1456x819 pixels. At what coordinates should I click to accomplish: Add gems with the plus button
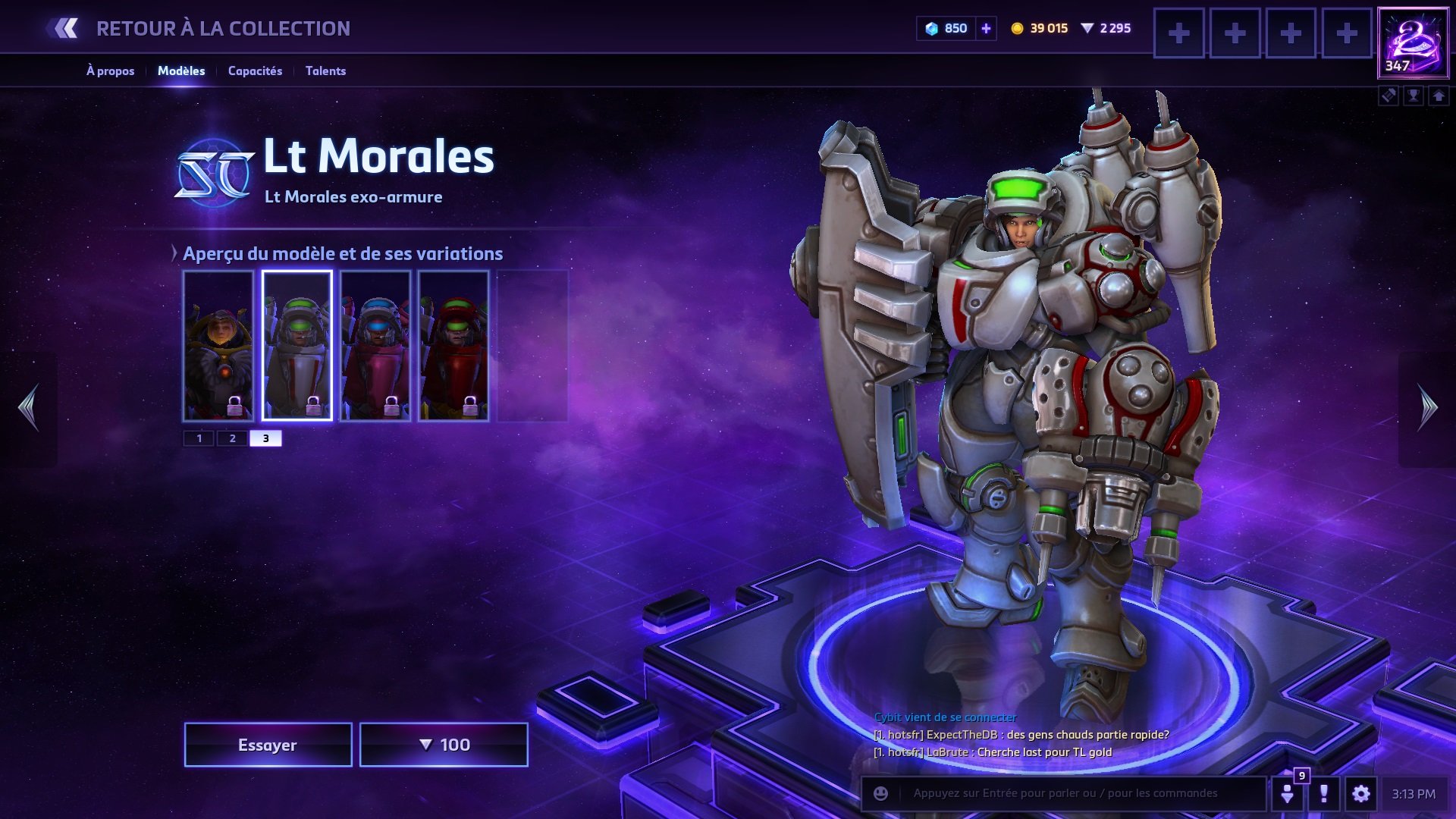[x=986, y=29]
